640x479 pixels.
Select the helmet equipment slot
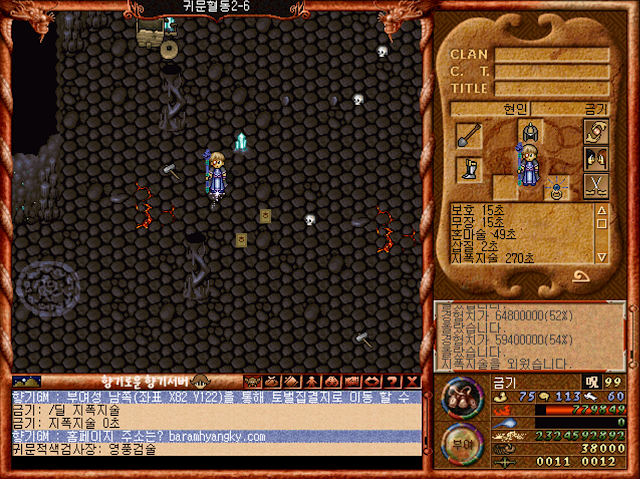530,132
